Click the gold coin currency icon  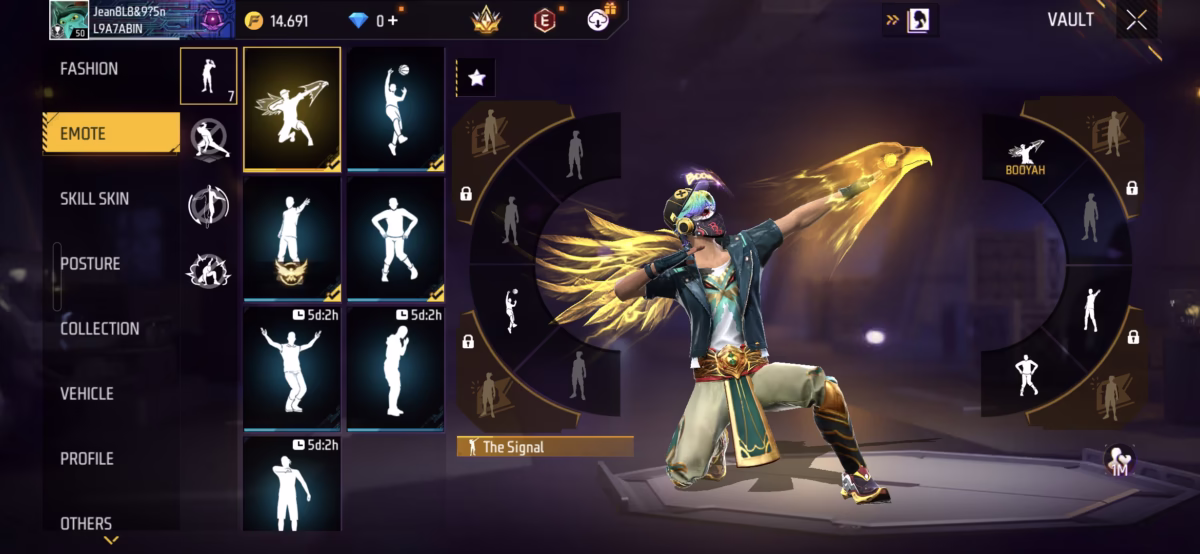254,20
